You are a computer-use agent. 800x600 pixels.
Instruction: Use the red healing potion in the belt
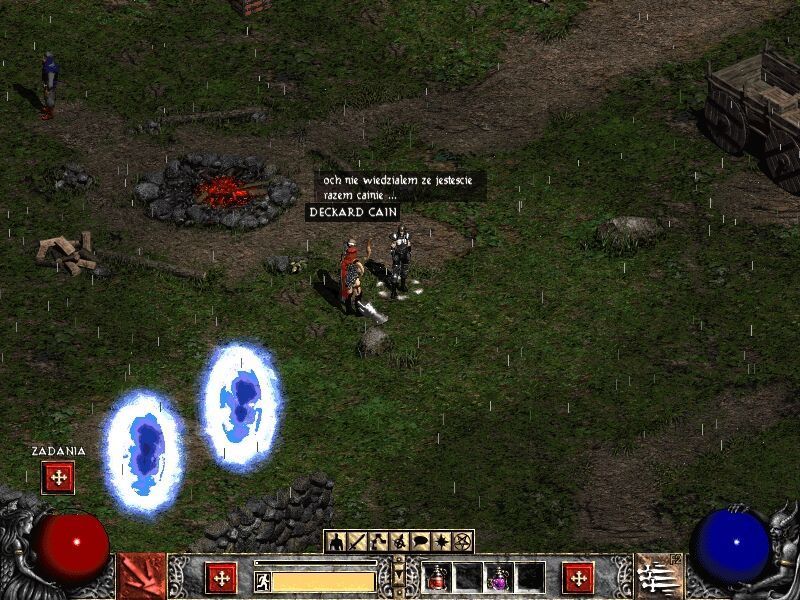pos(437,577)
